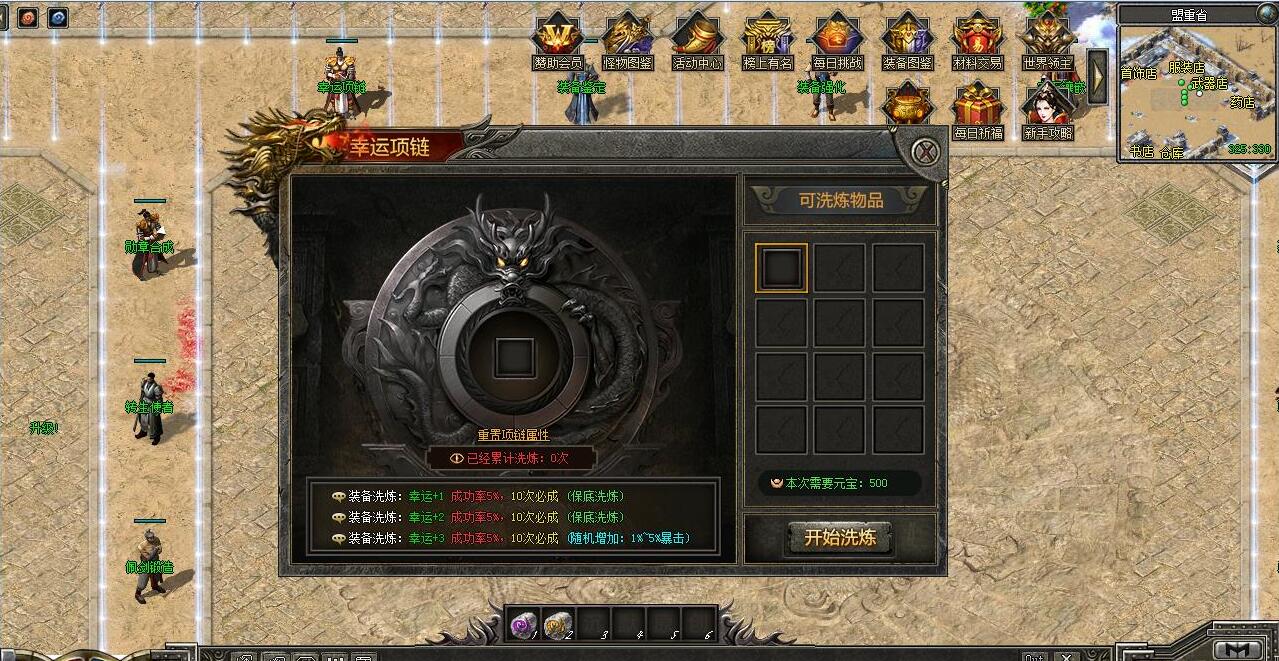Open the 材料交易 material trade
The image size is (1279, 661).
pos(977,40)
